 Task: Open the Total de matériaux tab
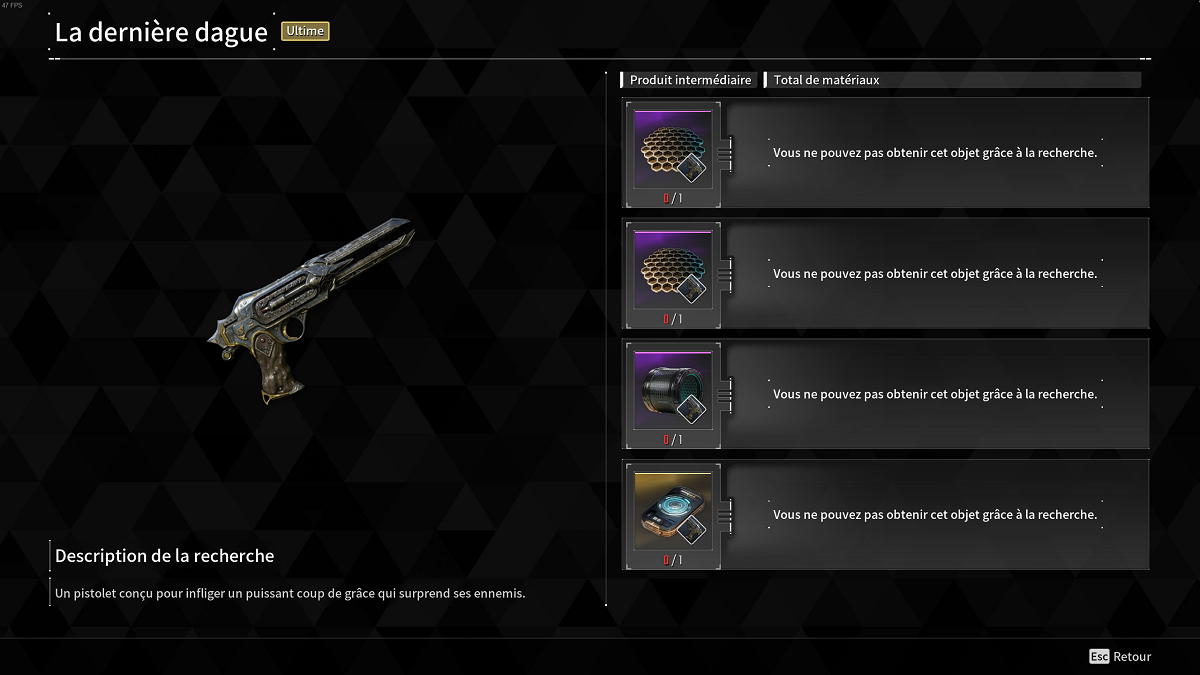(x=826, y=80)
